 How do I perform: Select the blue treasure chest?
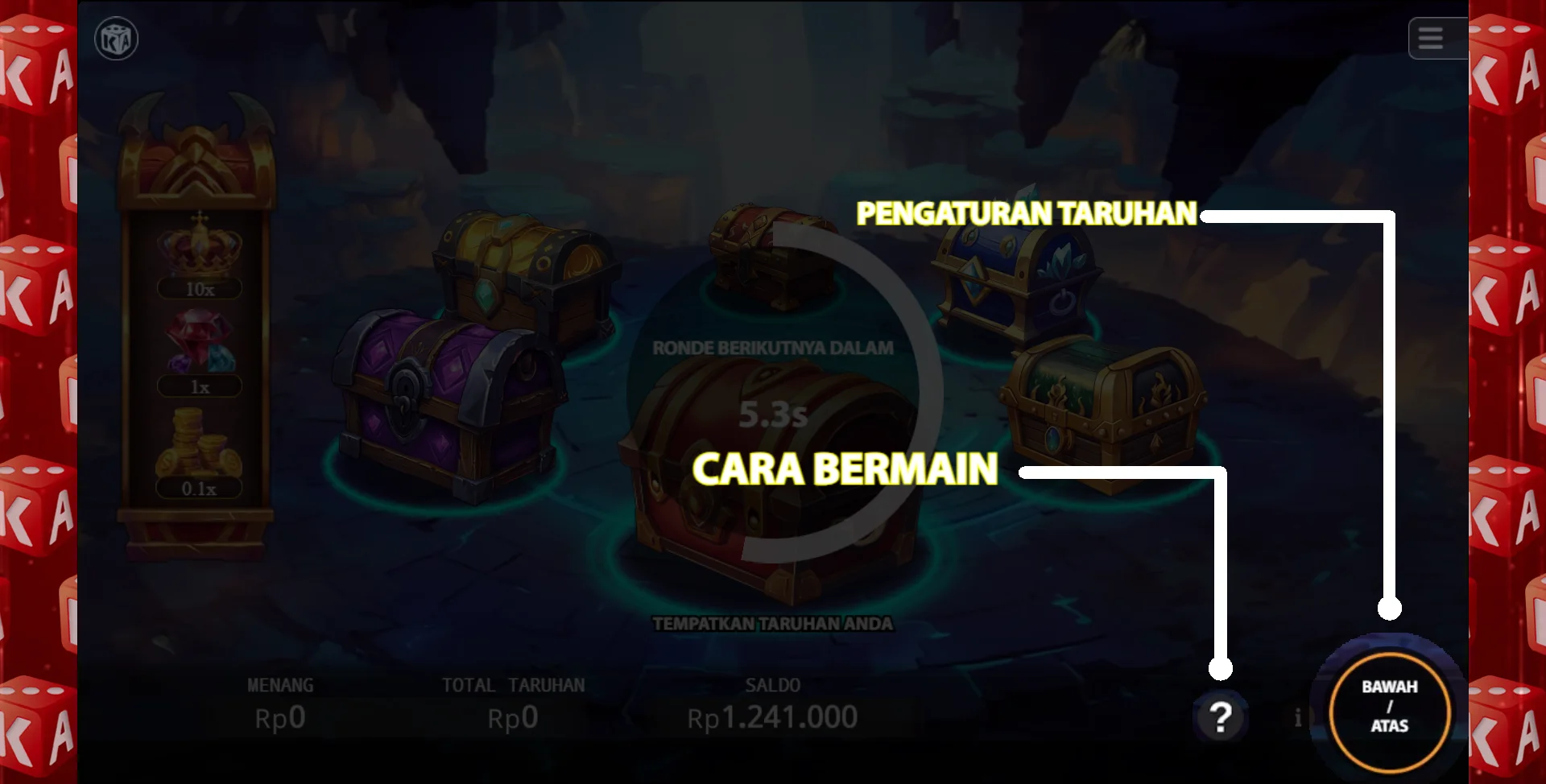pos(1016,282)
